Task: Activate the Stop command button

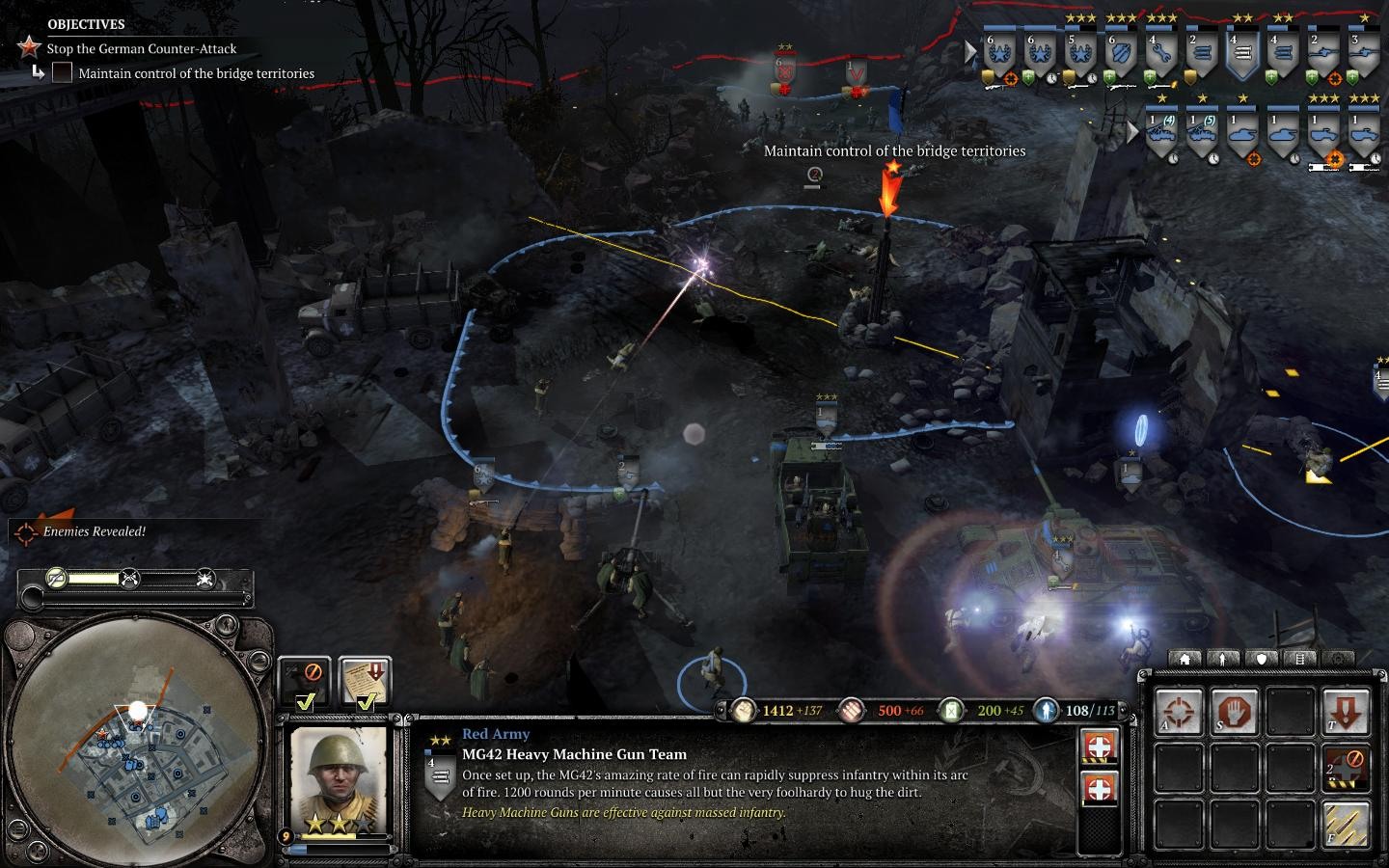Action: click(x=1235, y=713)
